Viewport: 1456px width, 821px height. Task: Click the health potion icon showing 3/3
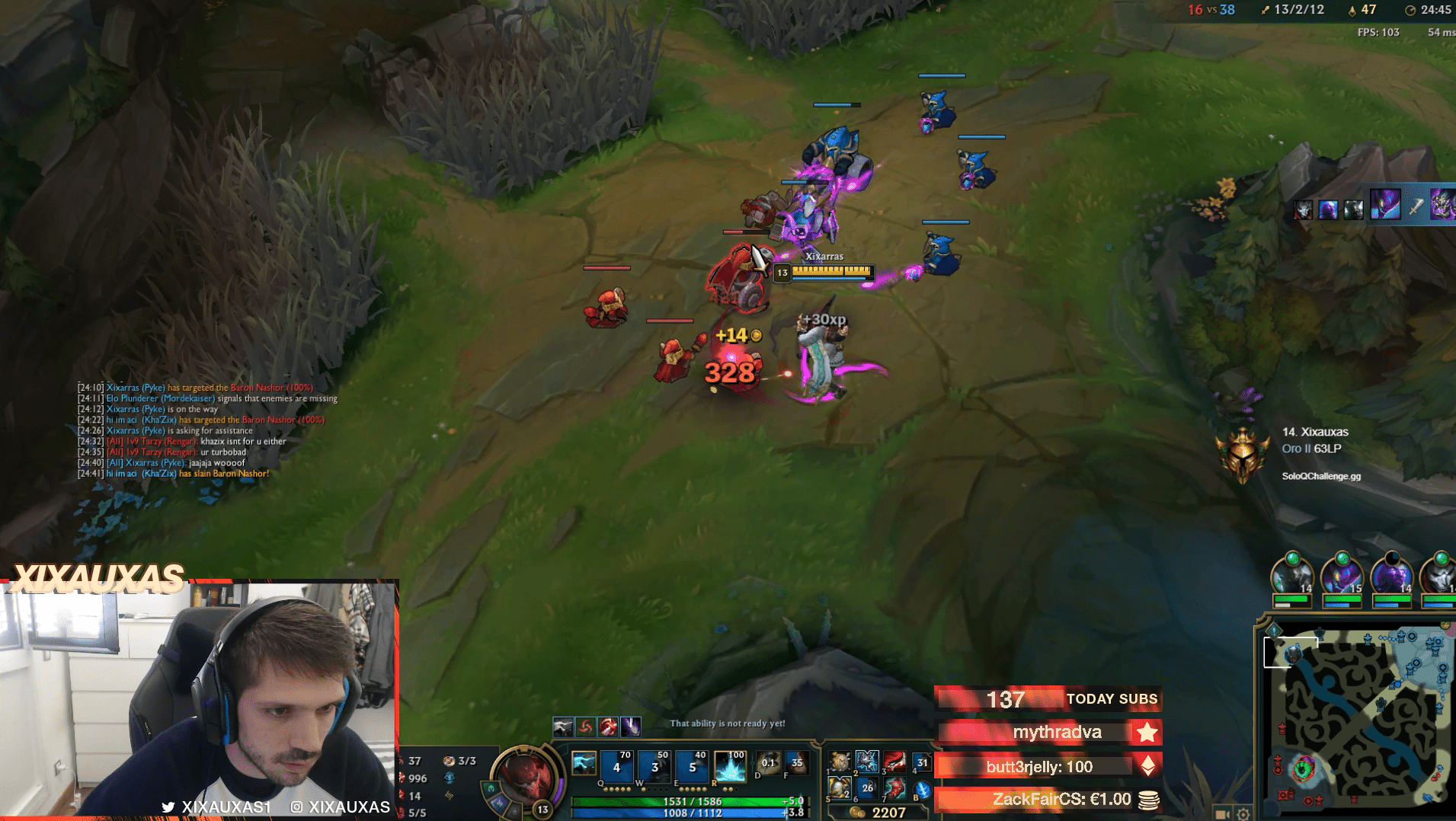point(450,760)
